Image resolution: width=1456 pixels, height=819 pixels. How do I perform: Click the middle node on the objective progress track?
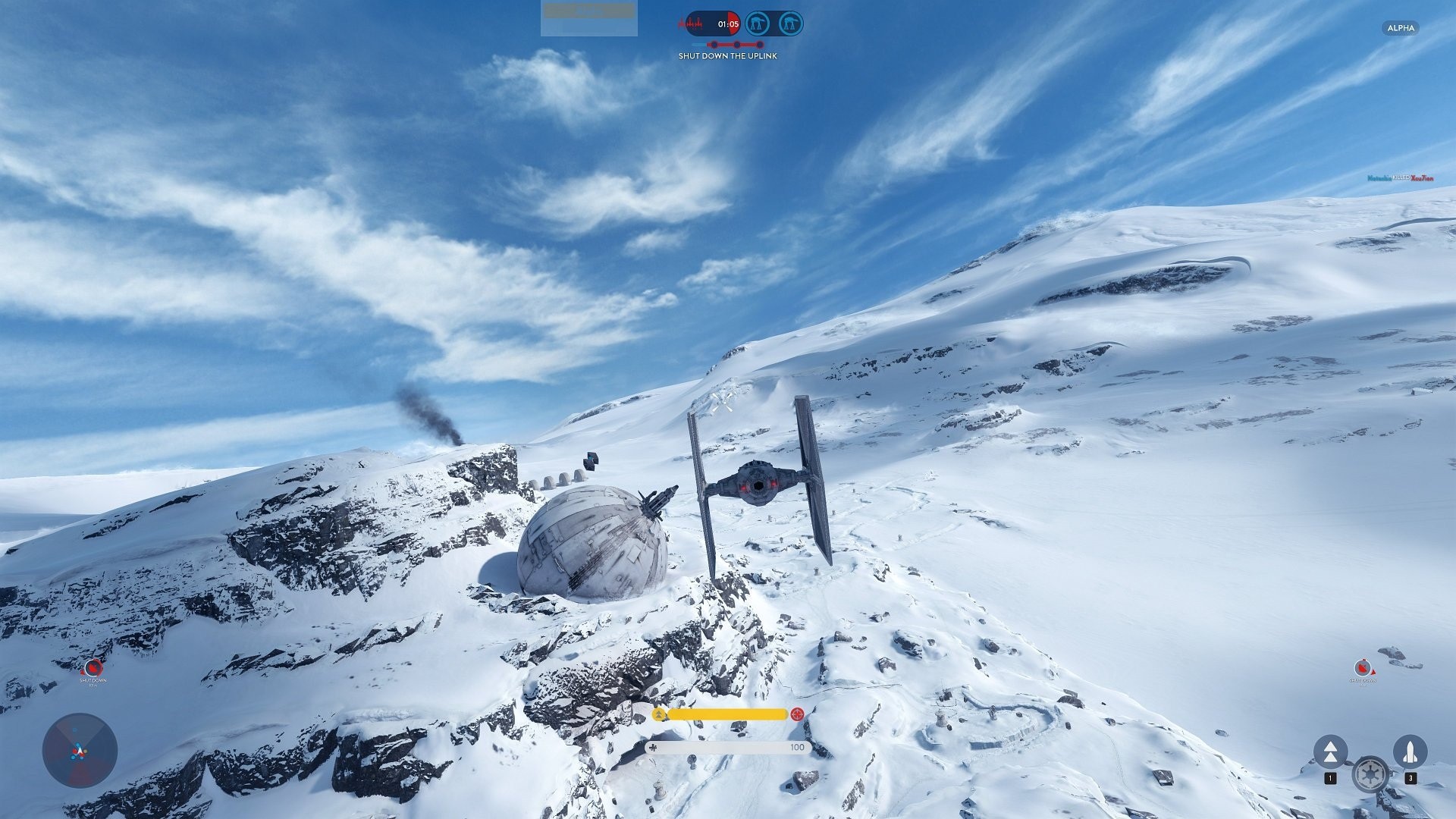(x=737, y=44)
